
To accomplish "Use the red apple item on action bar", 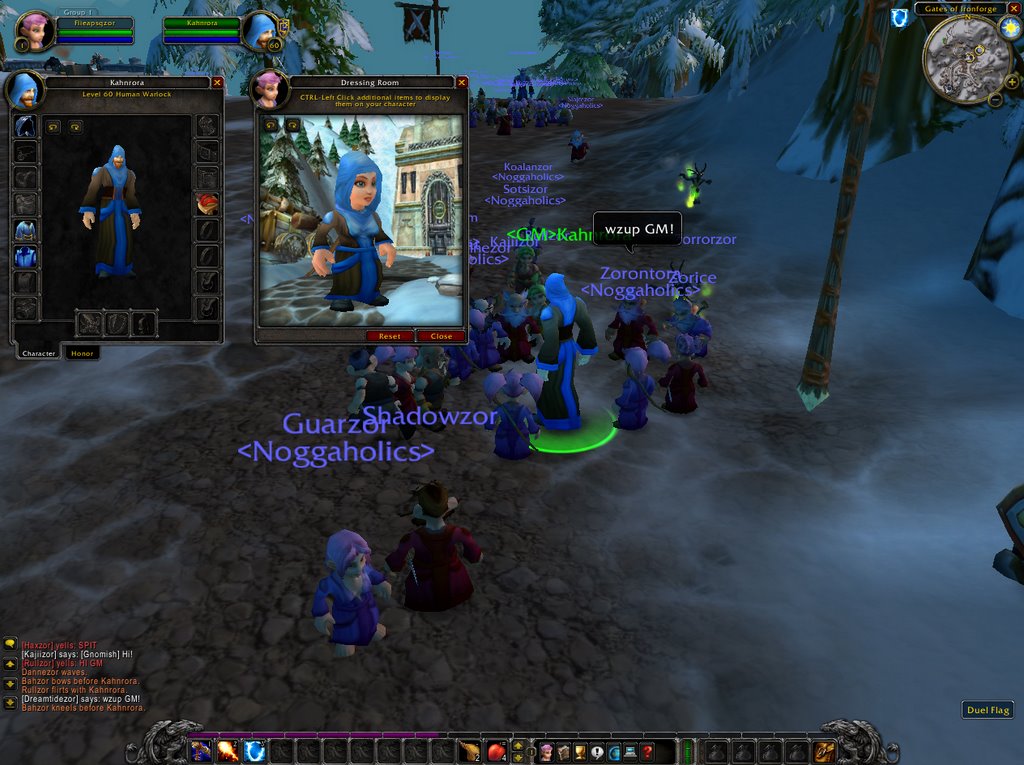I will (497, 751).
